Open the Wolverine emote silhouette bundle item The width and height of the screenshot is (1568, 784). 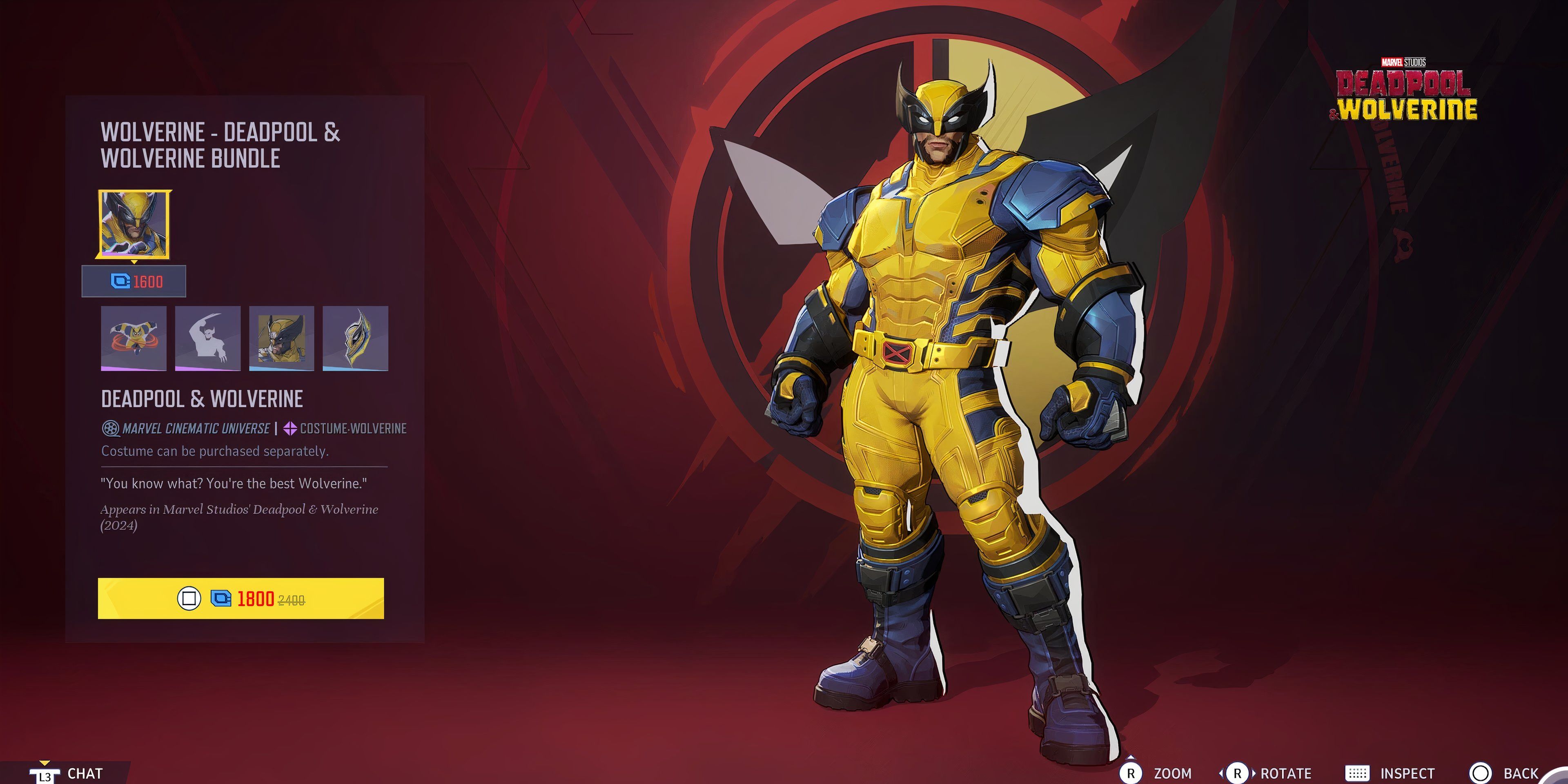(207, 339)
